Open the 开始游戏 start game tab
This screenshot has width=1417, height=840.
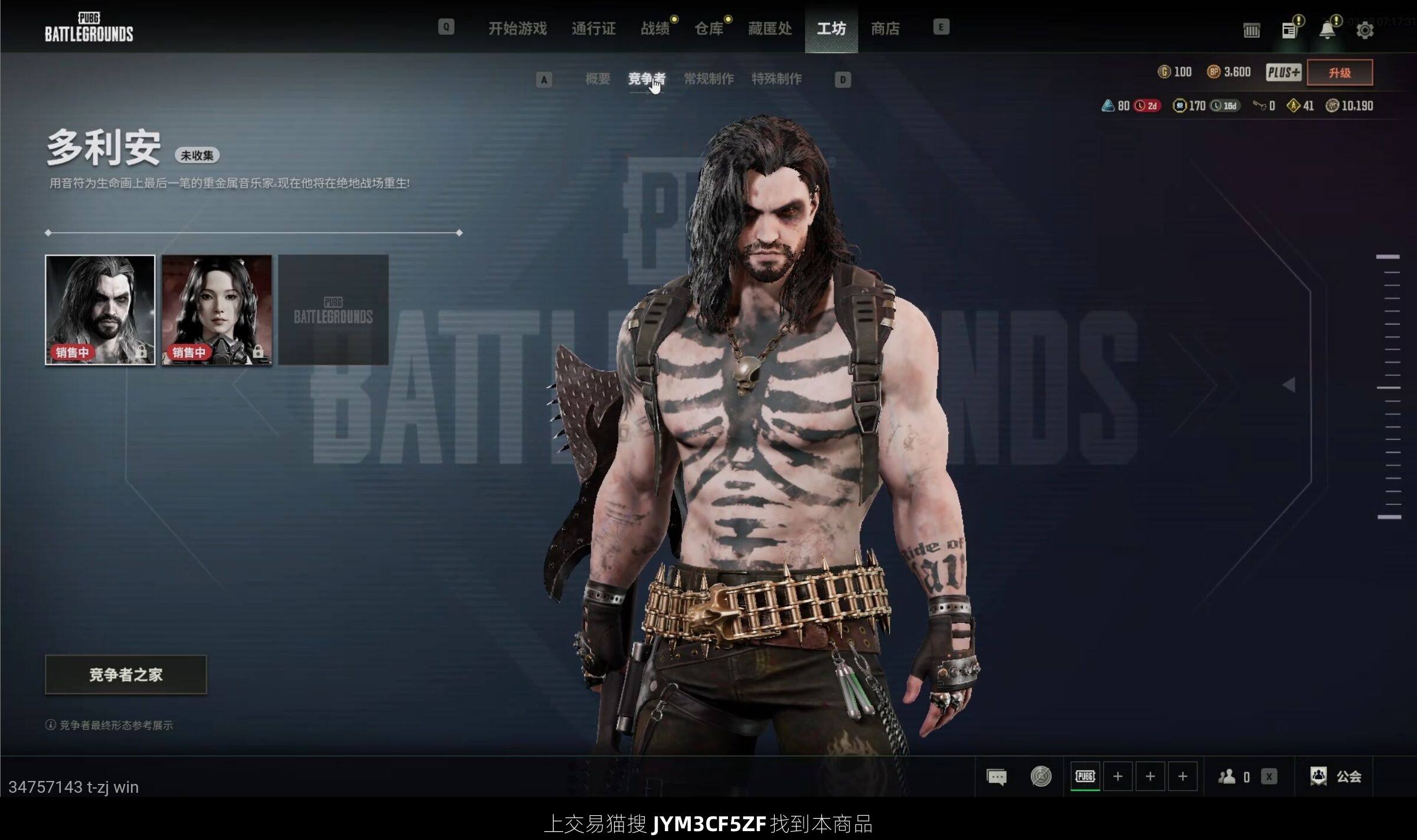point(517,28)
